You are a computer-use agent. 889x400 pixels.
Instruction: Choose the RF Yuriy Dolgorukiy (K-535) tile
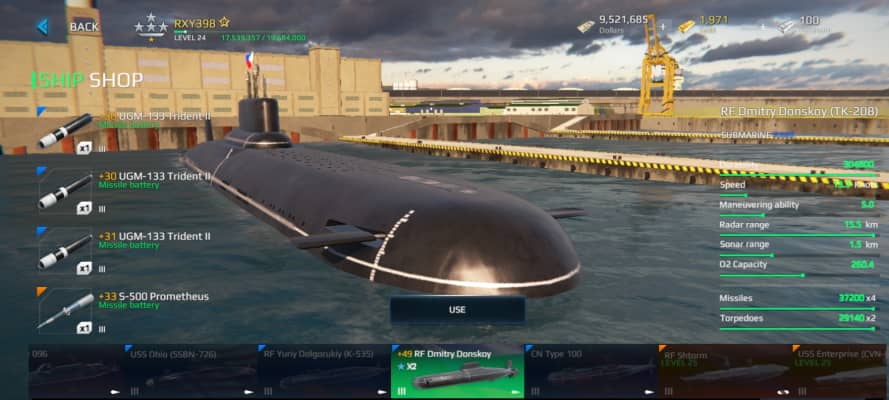324,372
